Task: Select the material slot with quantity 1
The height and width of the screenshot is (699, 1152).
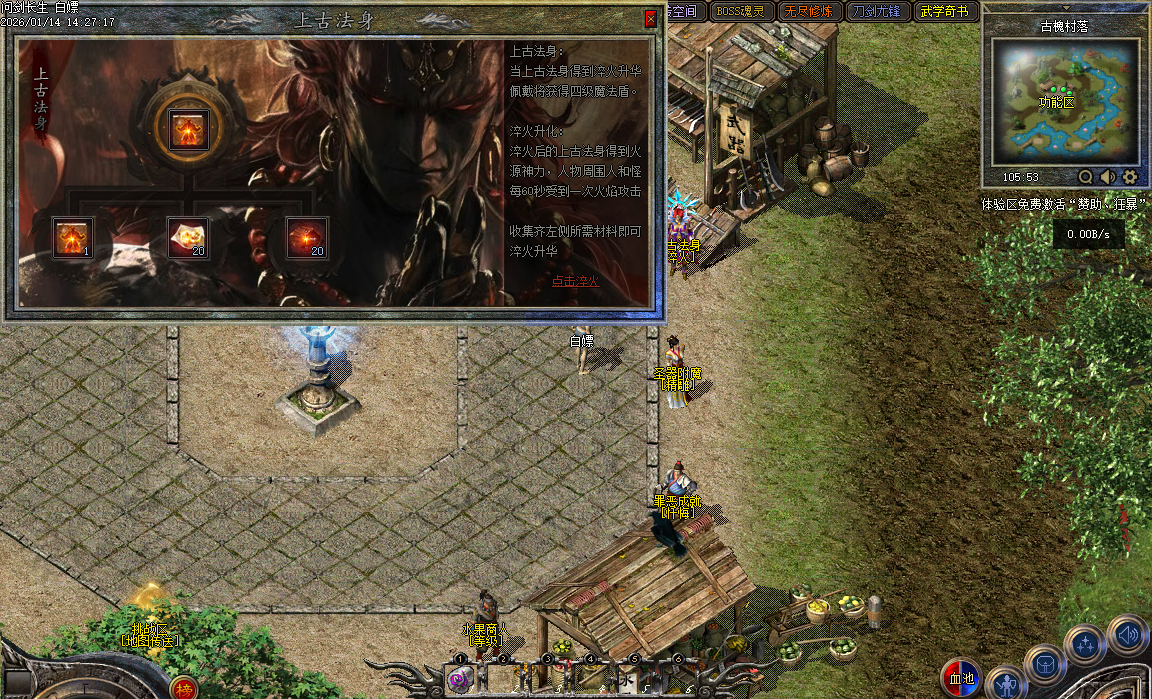Action: tap(73, 238)
